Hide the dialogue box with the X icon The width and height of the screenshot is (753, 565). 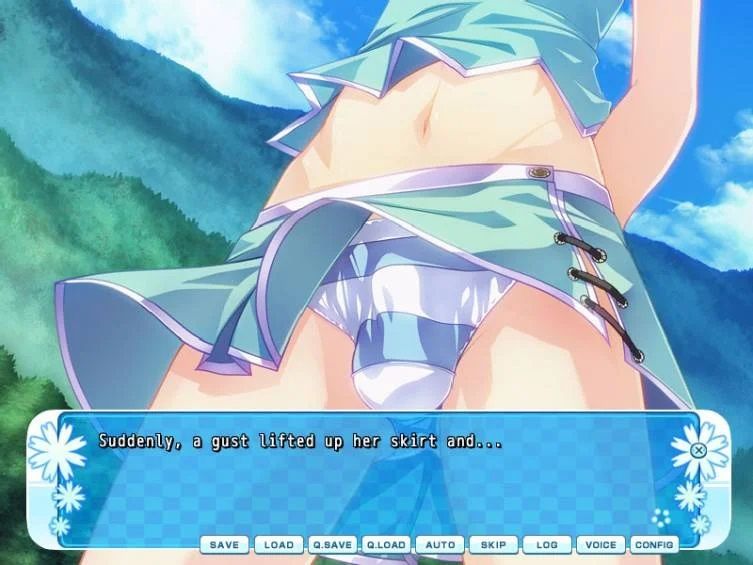[699, 450]
